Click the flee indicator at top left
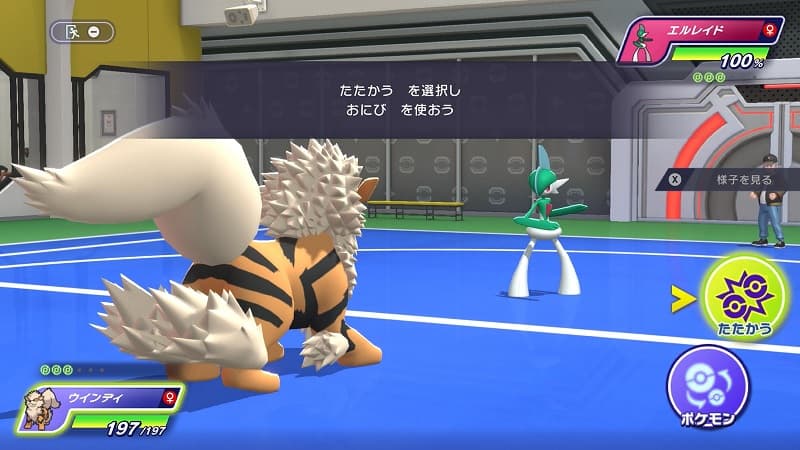Screen dimensions: 800x450 click(82, 32)
